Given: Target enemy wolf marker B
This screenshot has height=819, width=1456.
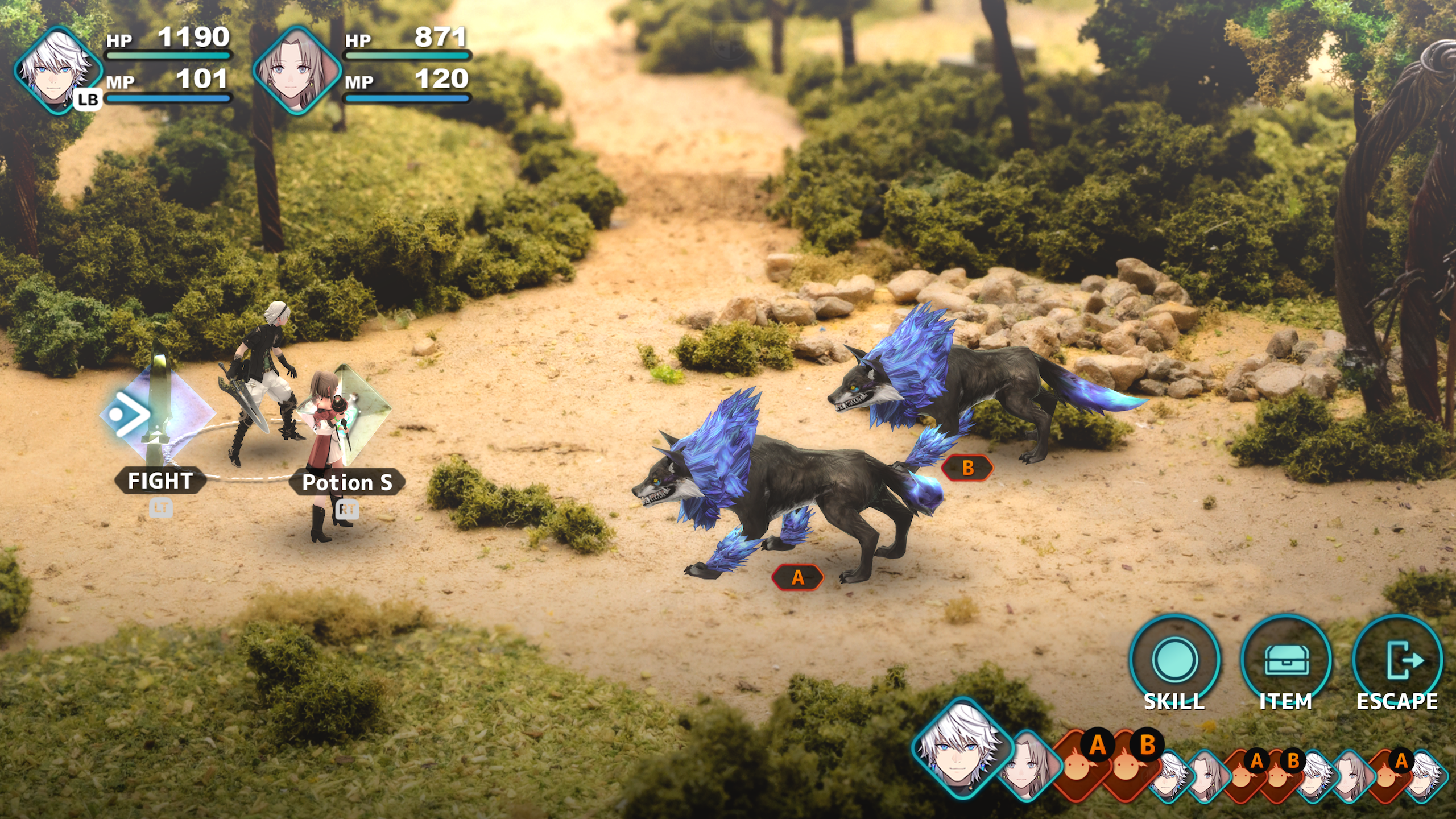Looking at the screenshot, I should coord(967,468).
